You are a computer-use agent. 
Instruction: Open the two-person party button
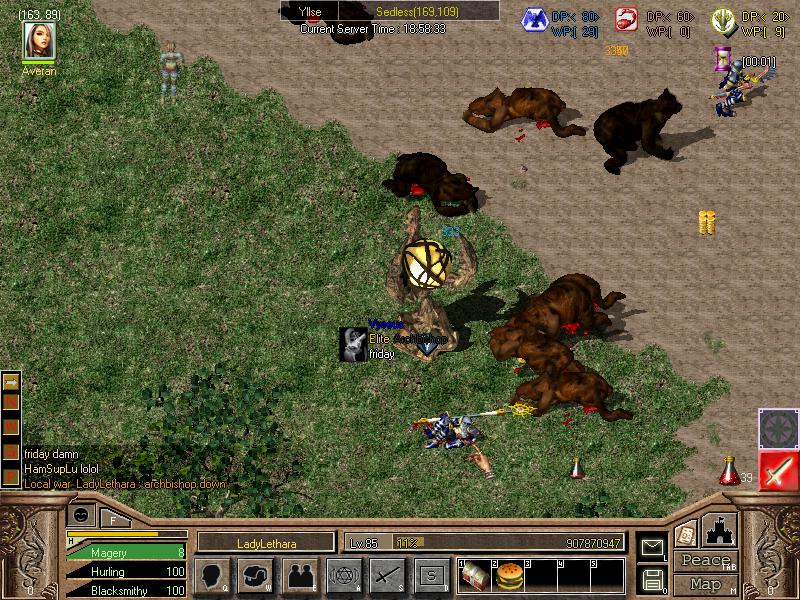300,576
